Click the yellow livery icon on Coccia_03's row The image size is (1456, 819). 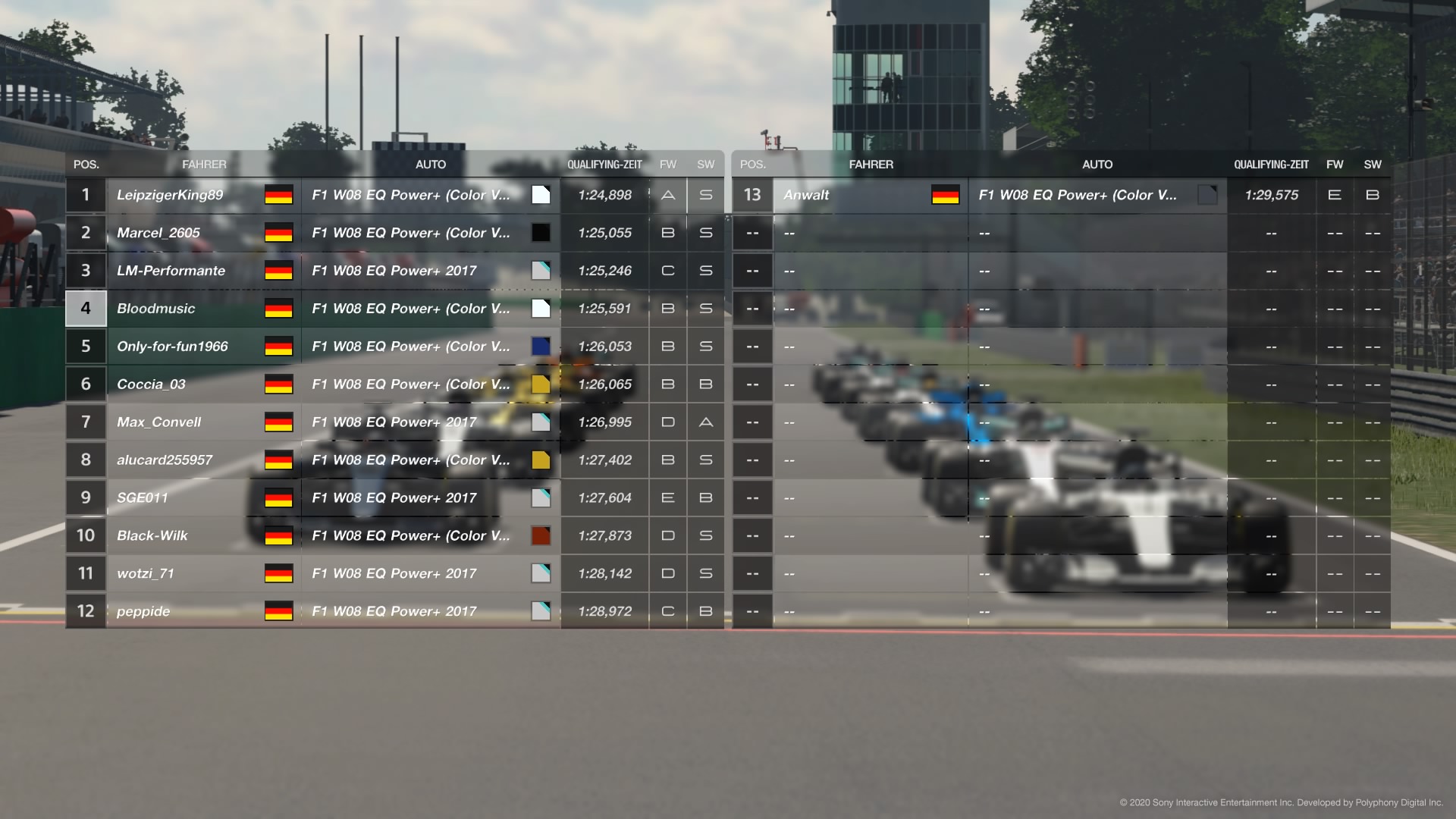541,384
